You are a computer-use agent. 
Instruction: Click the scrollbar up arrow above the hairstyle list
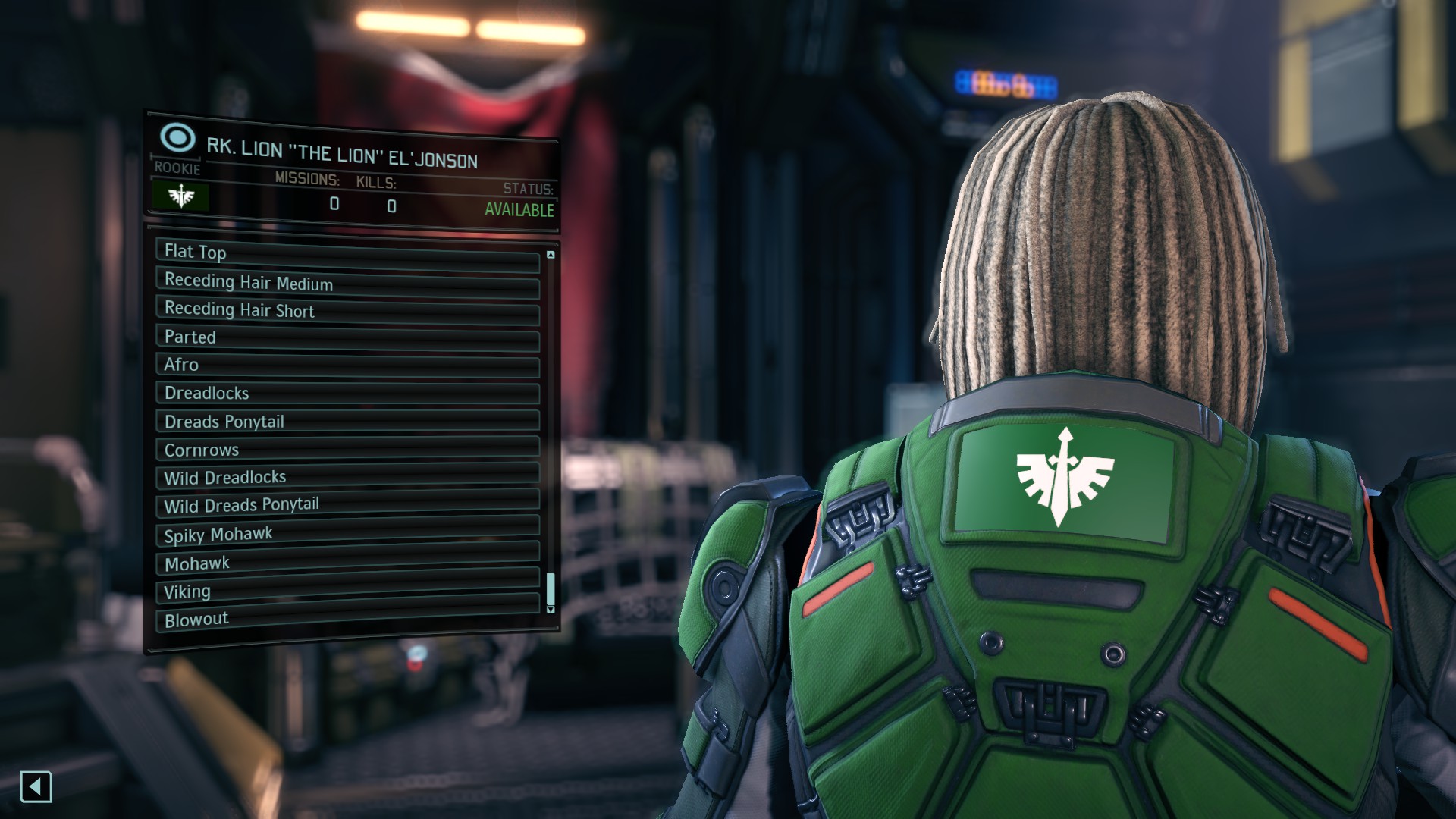pyautogui.click(x=551, y=253)
